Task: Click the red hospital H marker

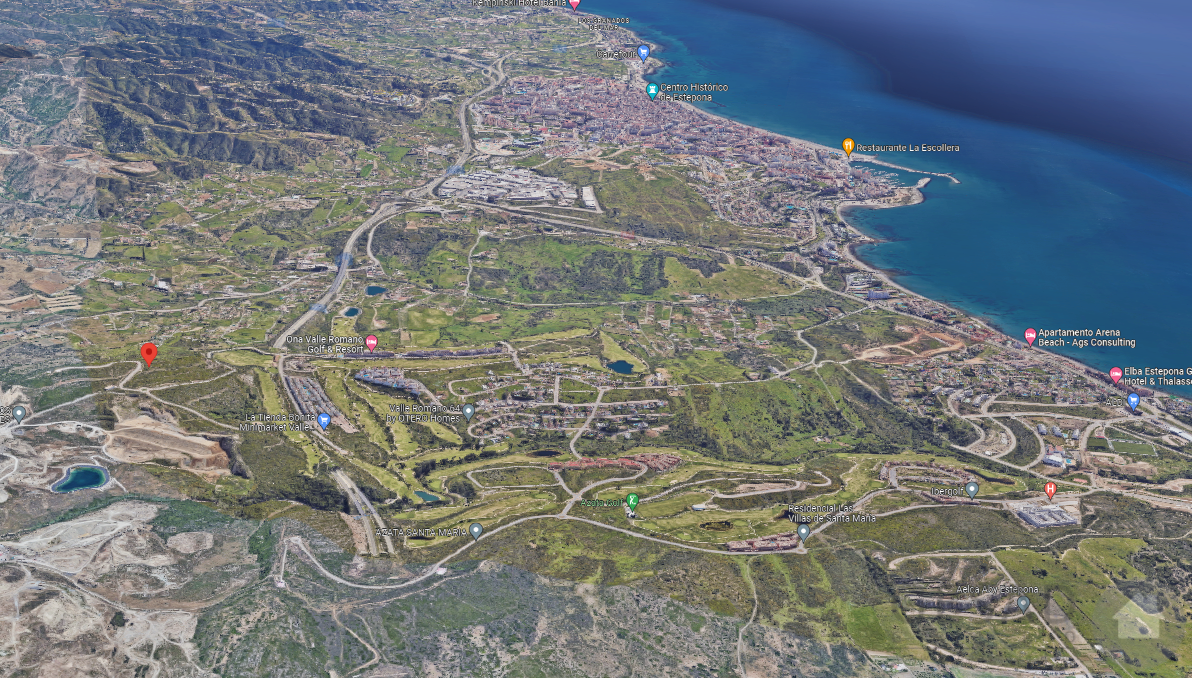Action: pyautogui.click(x=1050, y=489)
